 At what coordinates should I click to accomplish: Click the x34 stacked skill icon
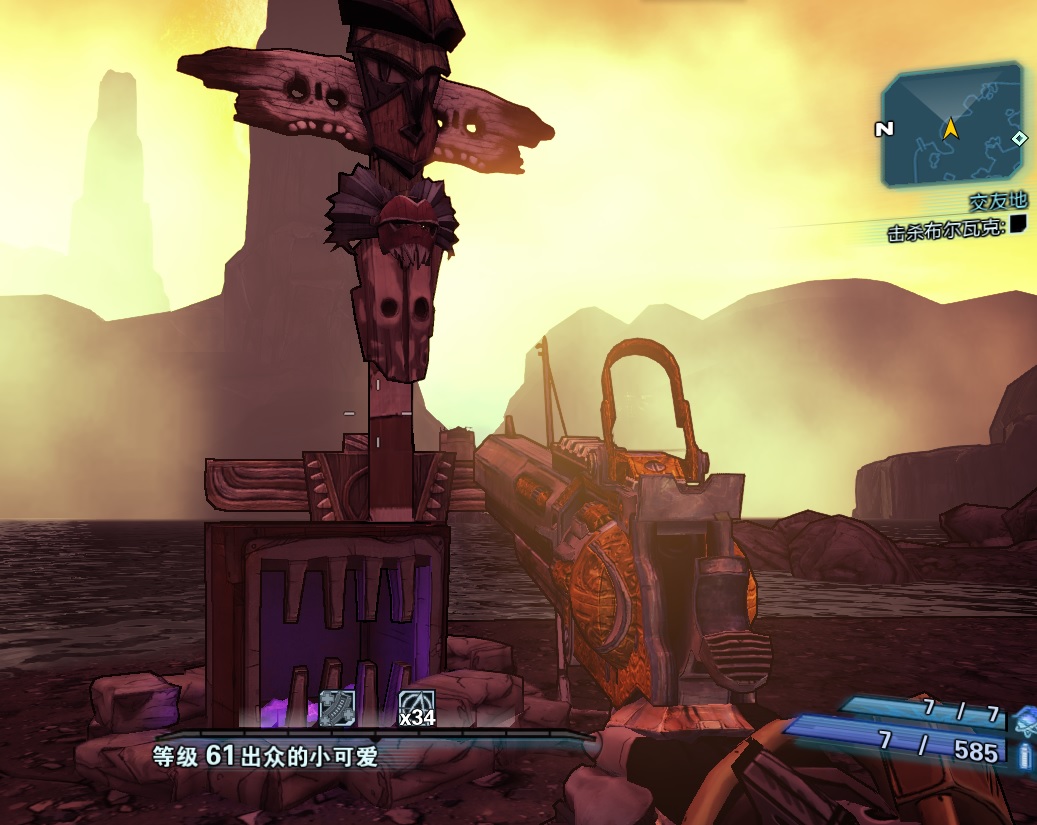416,707
